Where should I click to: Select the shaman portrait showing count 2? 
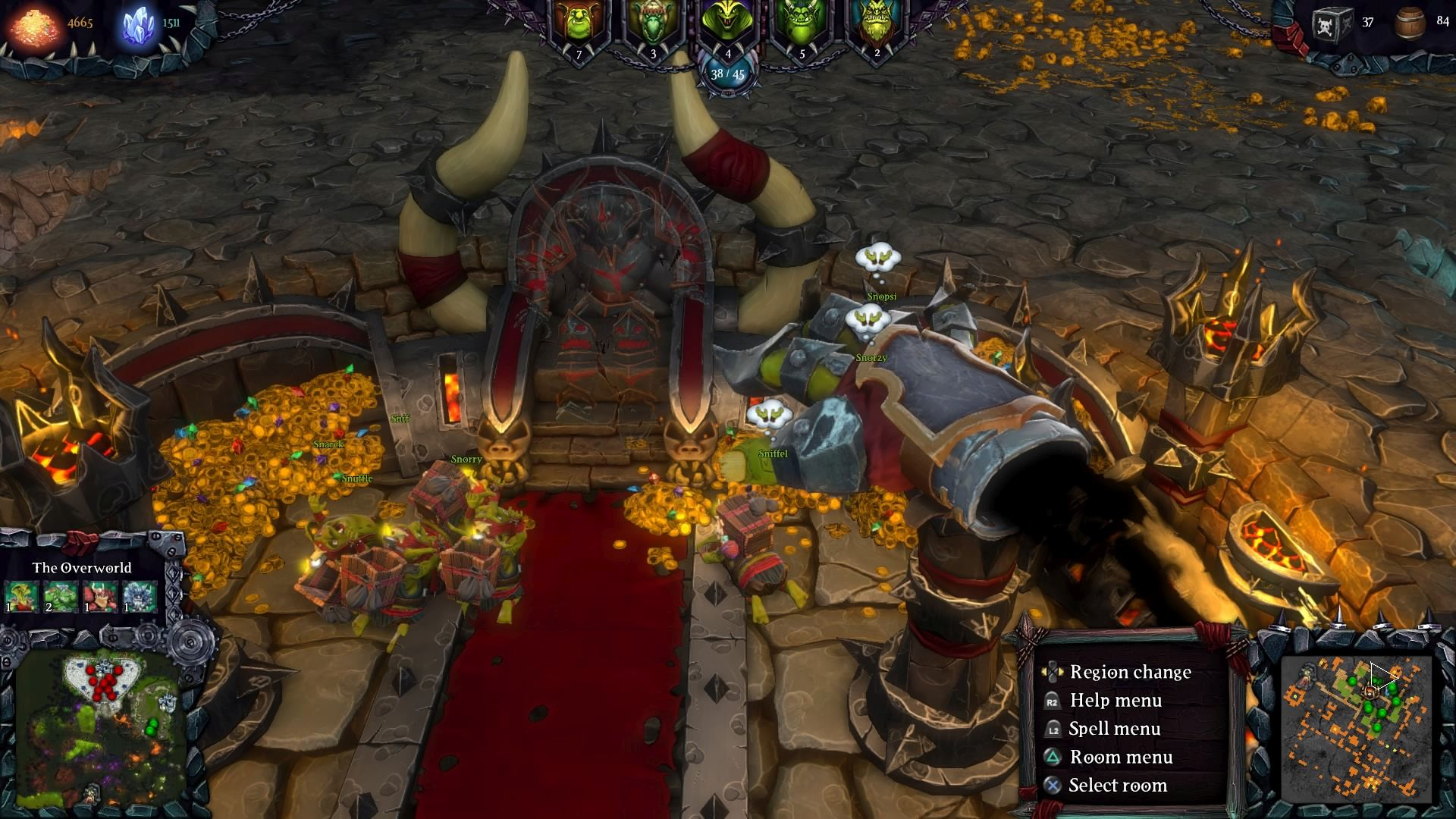(876, 19)
